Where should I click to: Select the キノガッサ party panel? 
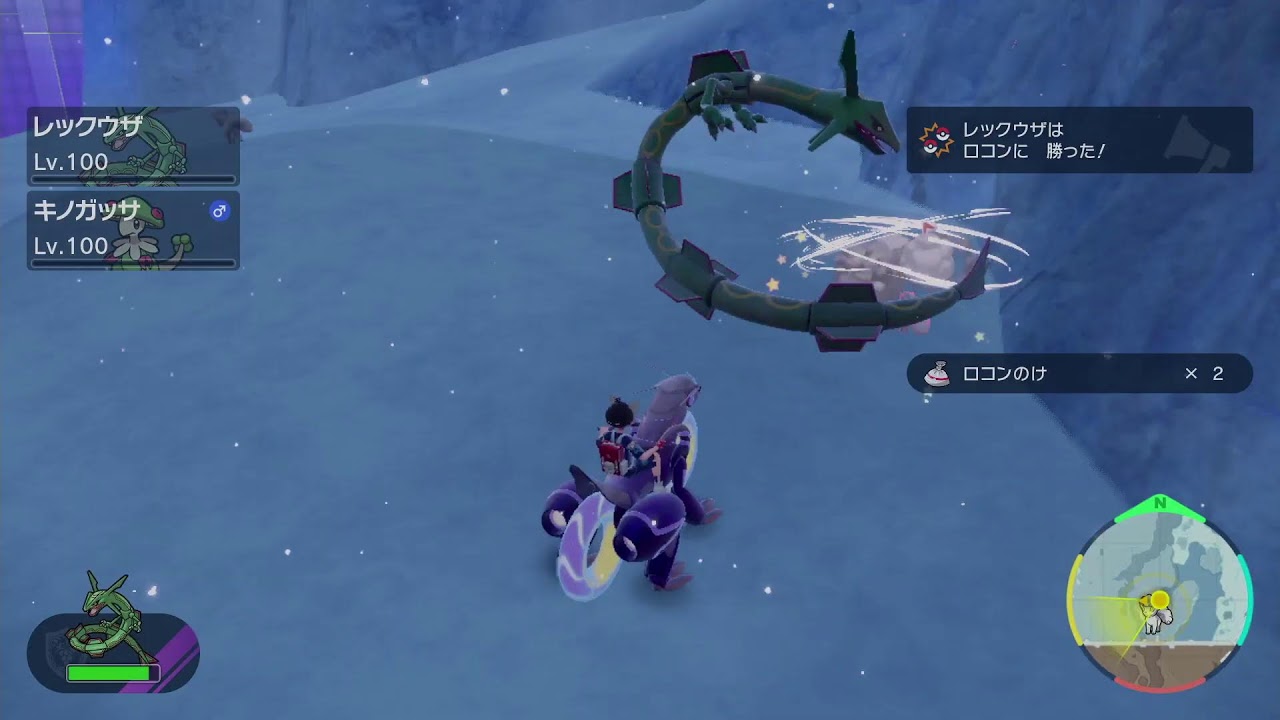(x=133, y=230)
